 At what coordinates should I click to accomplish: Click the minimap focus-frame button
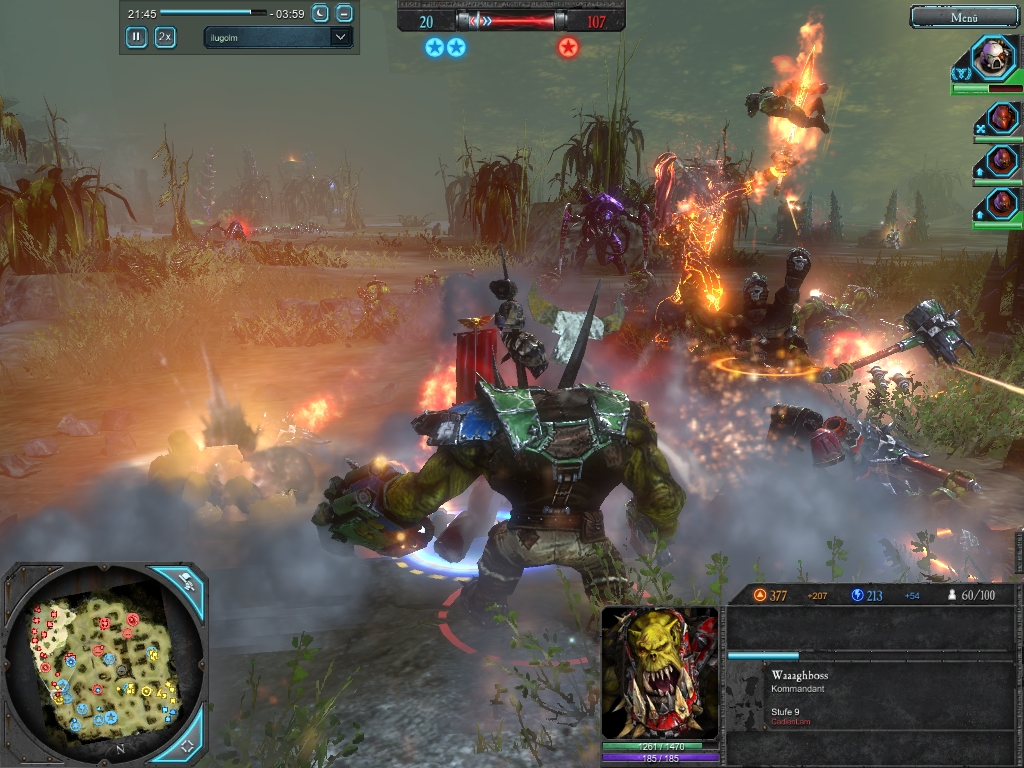186,746
